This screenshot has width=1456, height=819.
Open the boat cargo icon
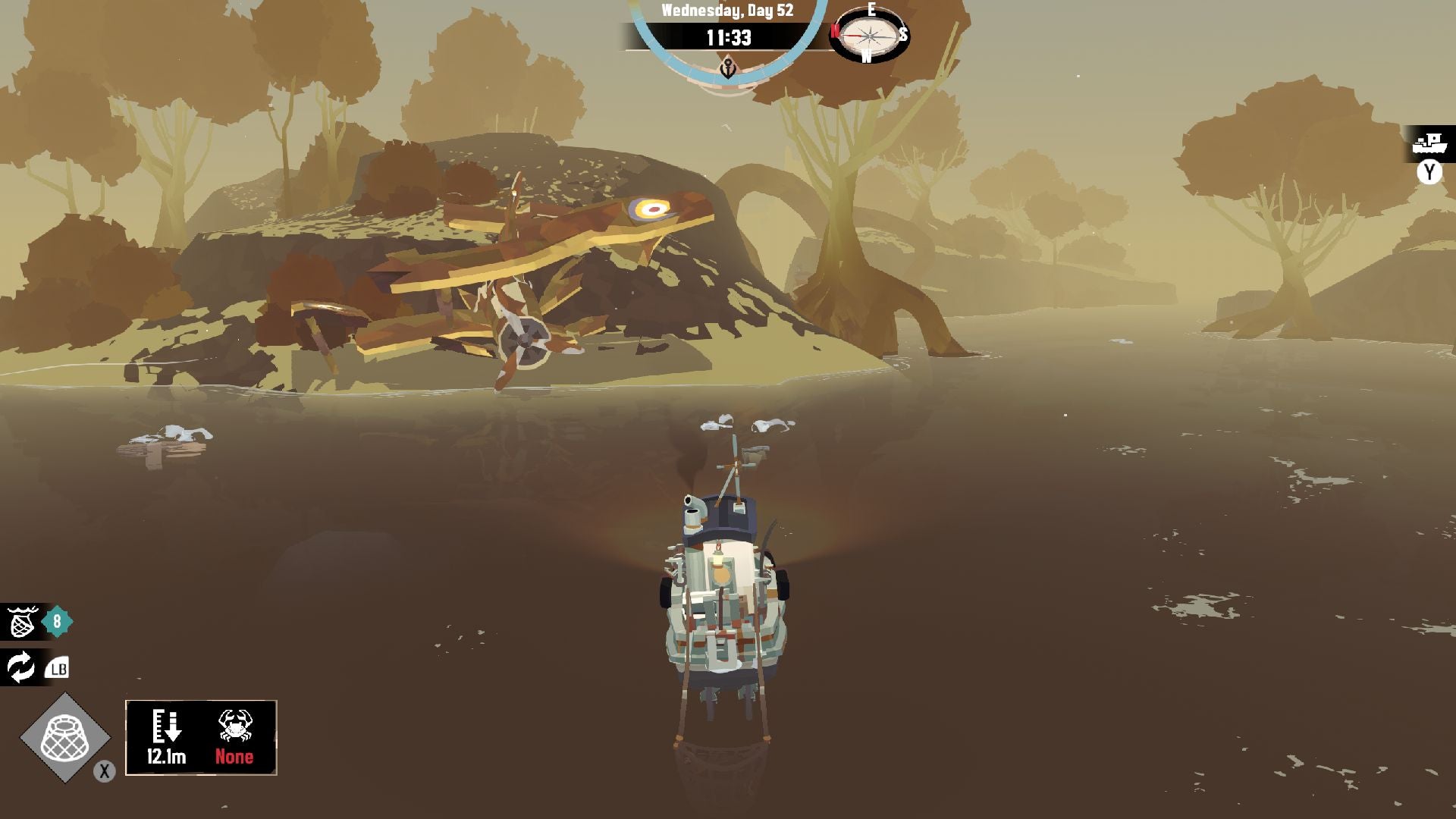pyautogui.click(x=1429, y=143)
